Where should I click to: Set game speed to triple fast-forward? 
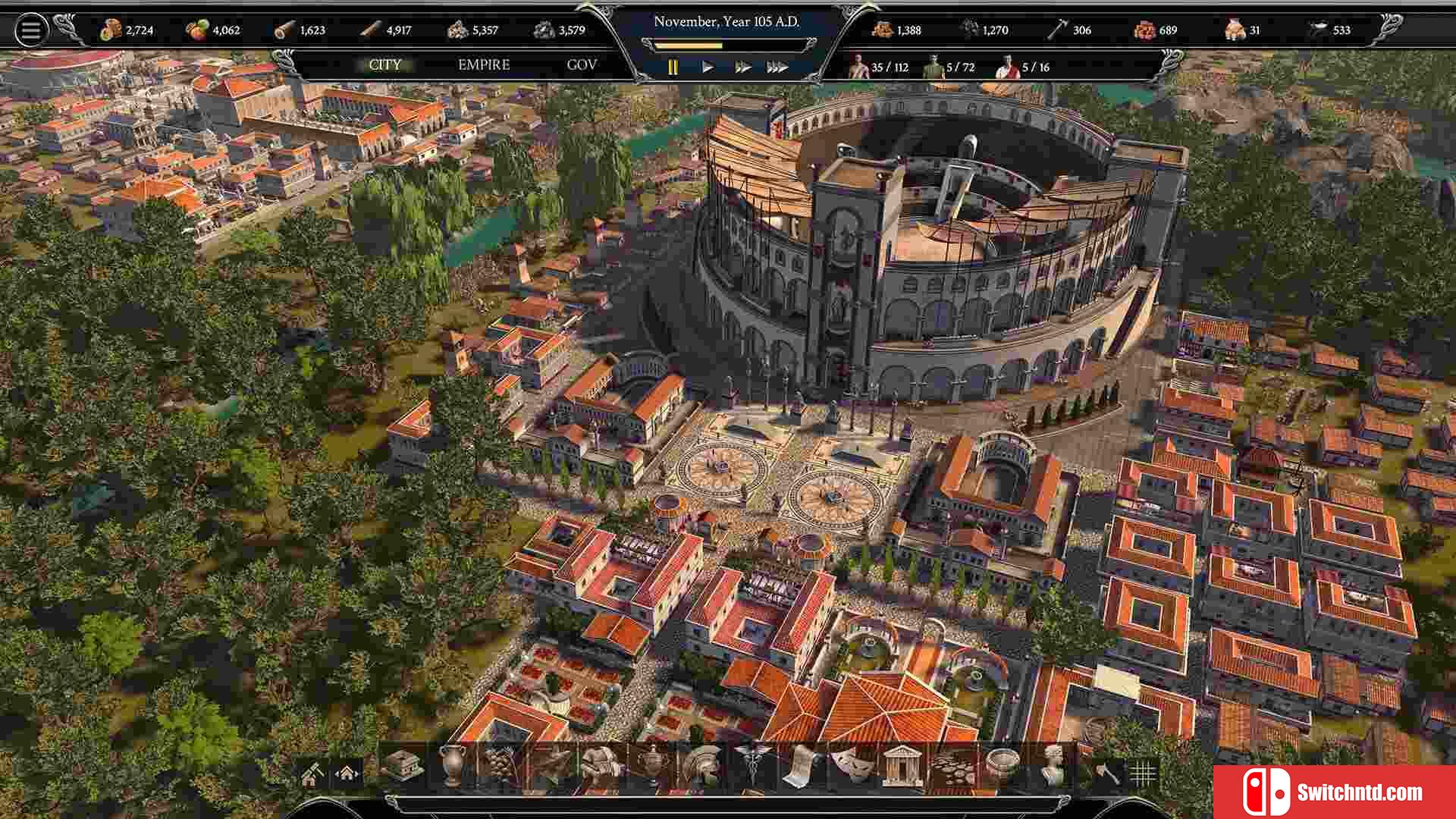777,67
